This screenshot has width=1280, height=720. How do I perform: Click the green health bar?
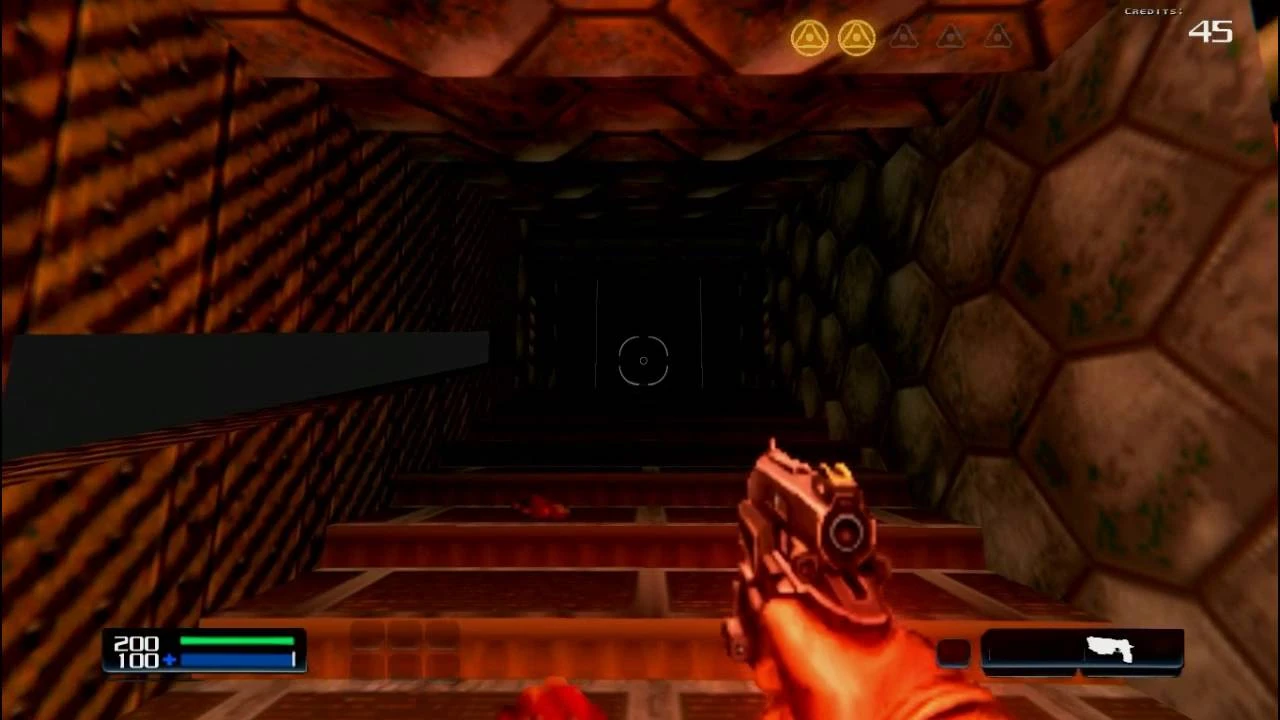tap(234, 643)
